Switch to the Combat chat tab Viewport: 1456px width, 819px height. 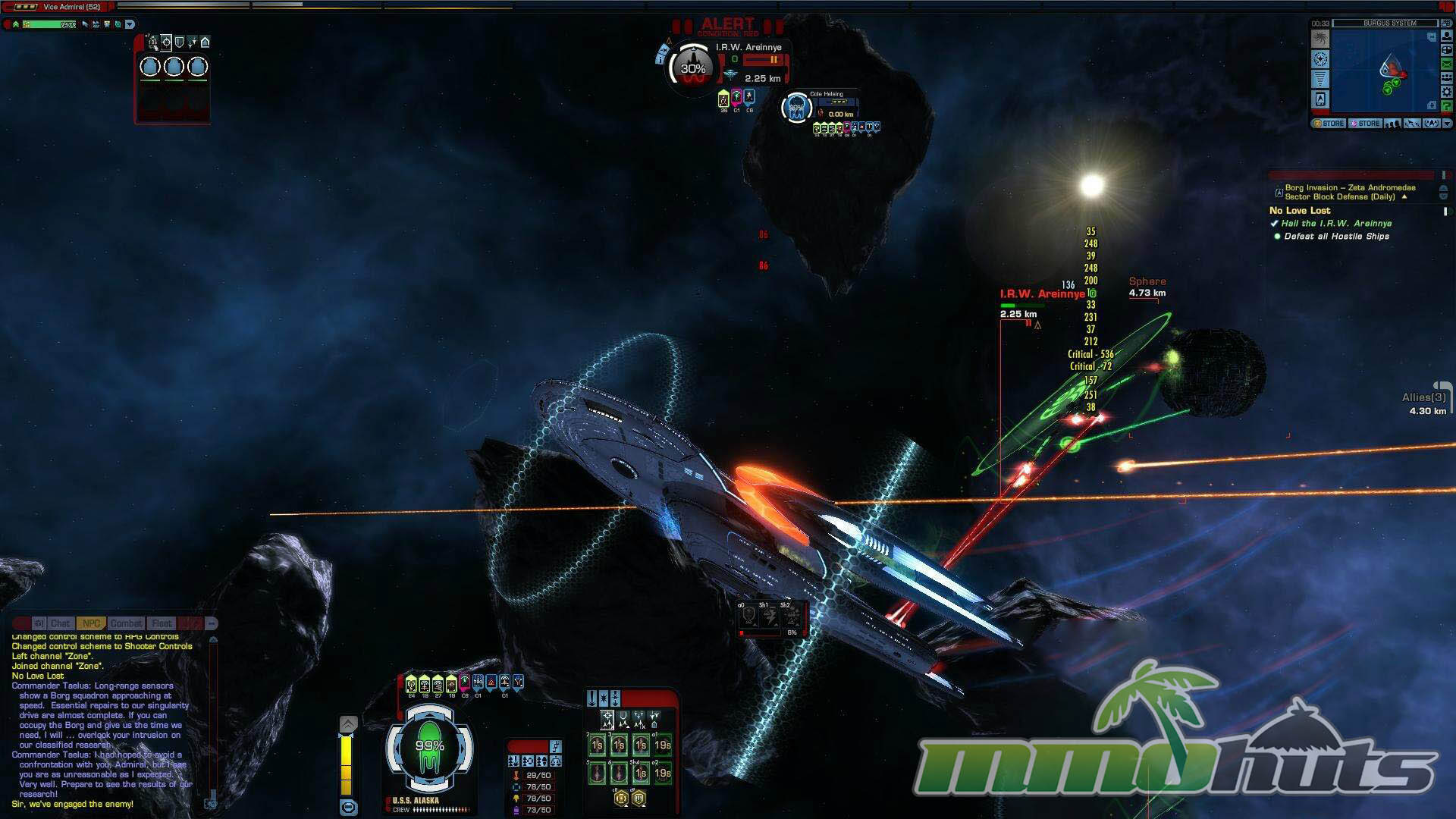126,623
